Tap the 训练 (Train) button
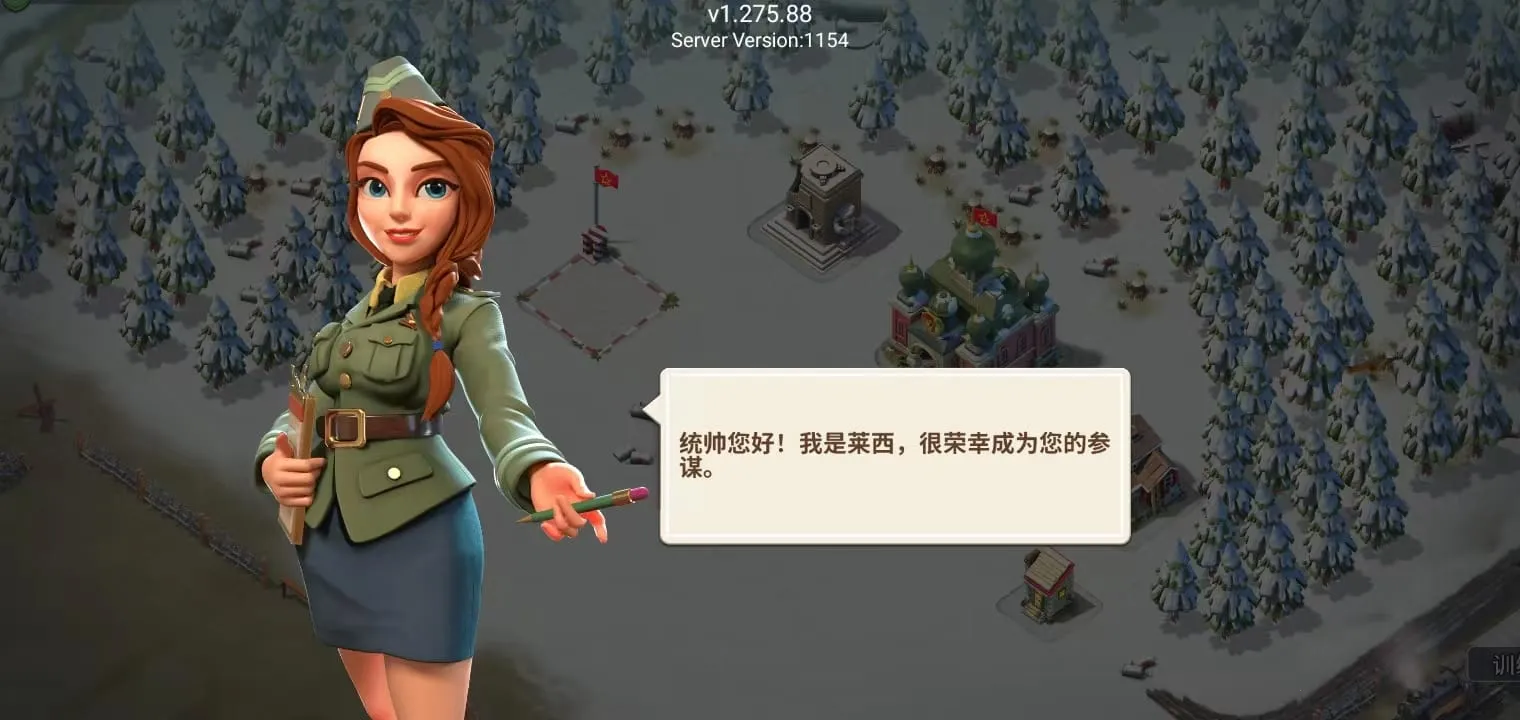Viewport: 1520px width, 720px height. pos(1500,665)
